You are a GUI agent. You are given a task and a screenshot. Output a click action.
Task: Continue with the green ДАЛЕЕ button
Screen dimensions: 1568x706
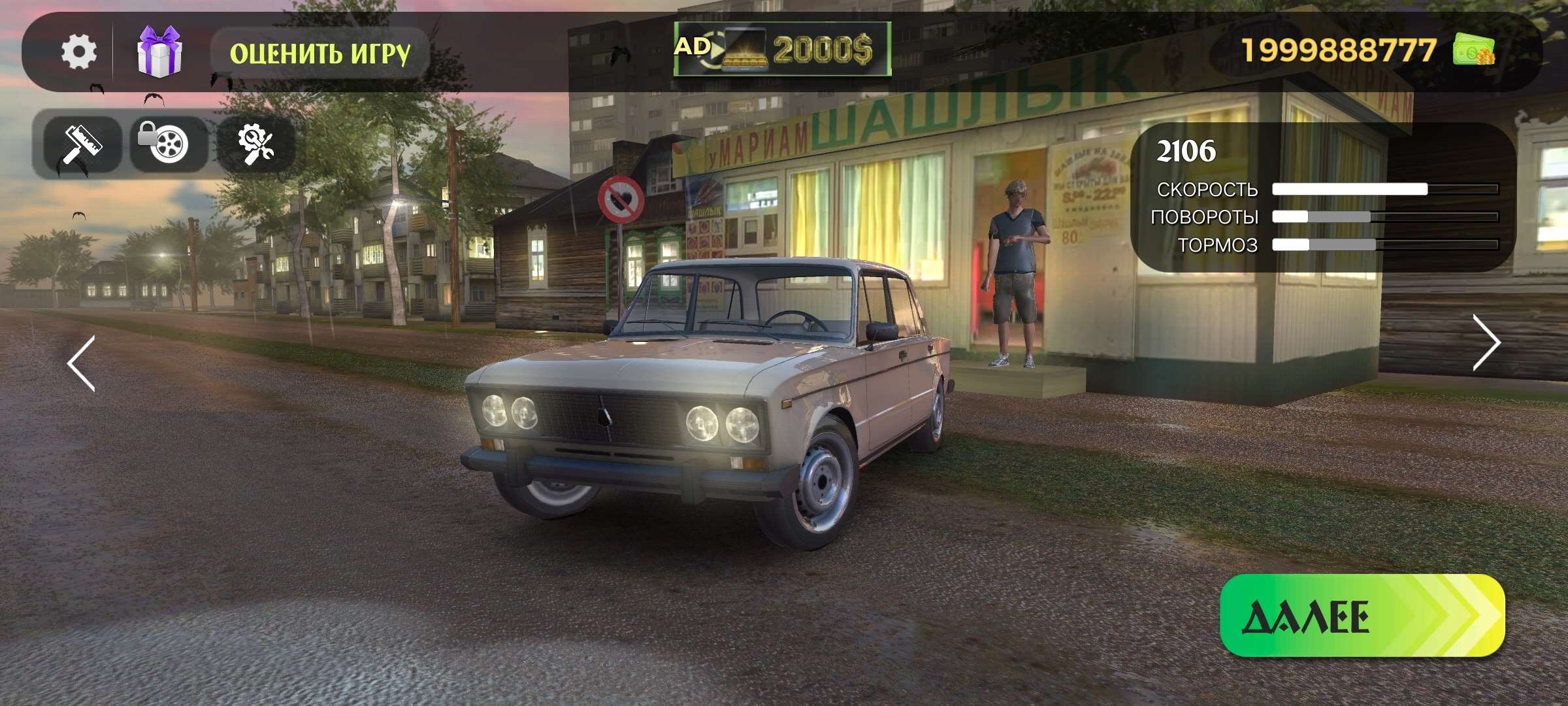[x=1362, y=616]
